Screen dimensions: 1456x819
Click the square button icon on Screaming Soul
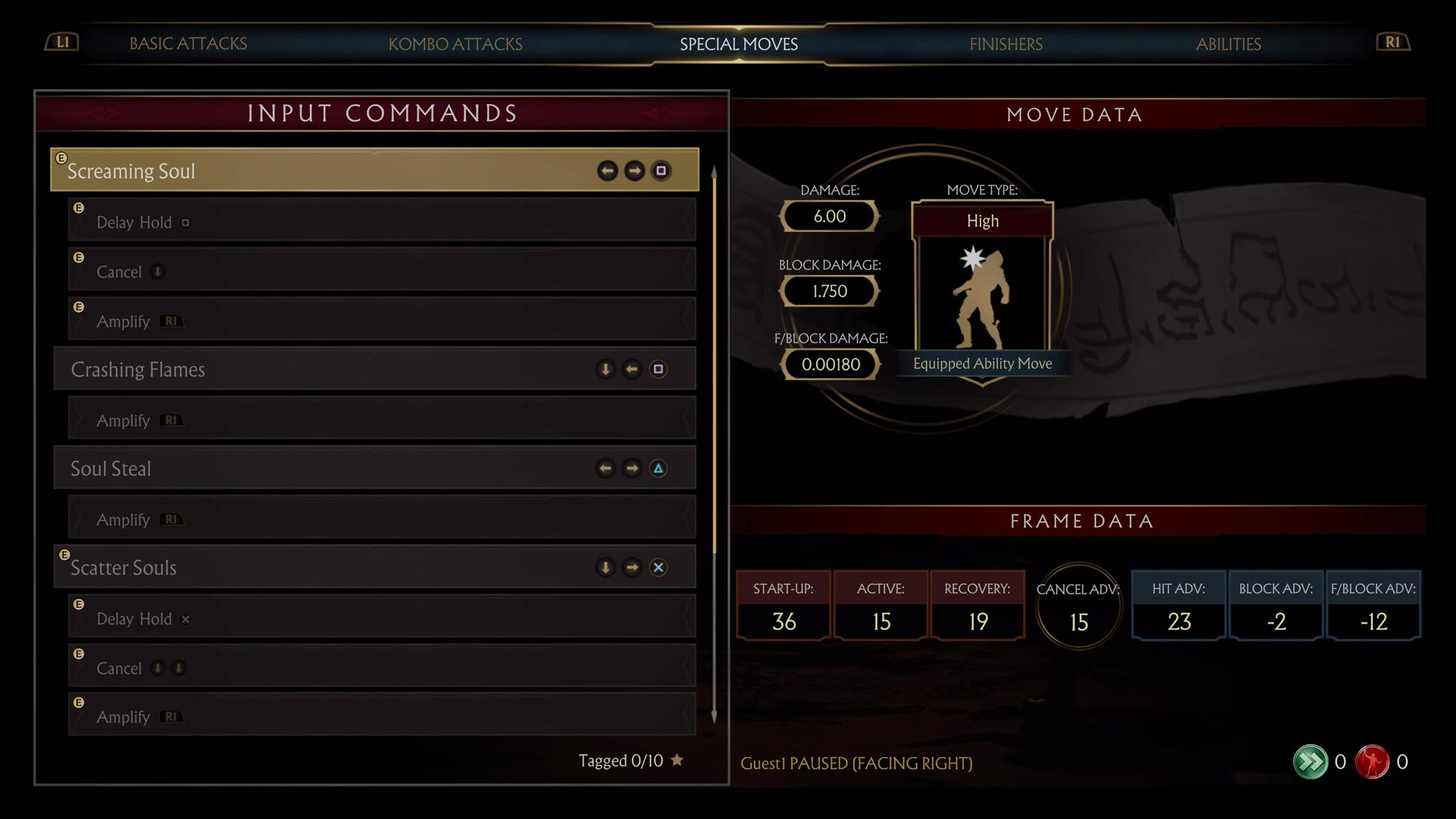click(659, 171)
